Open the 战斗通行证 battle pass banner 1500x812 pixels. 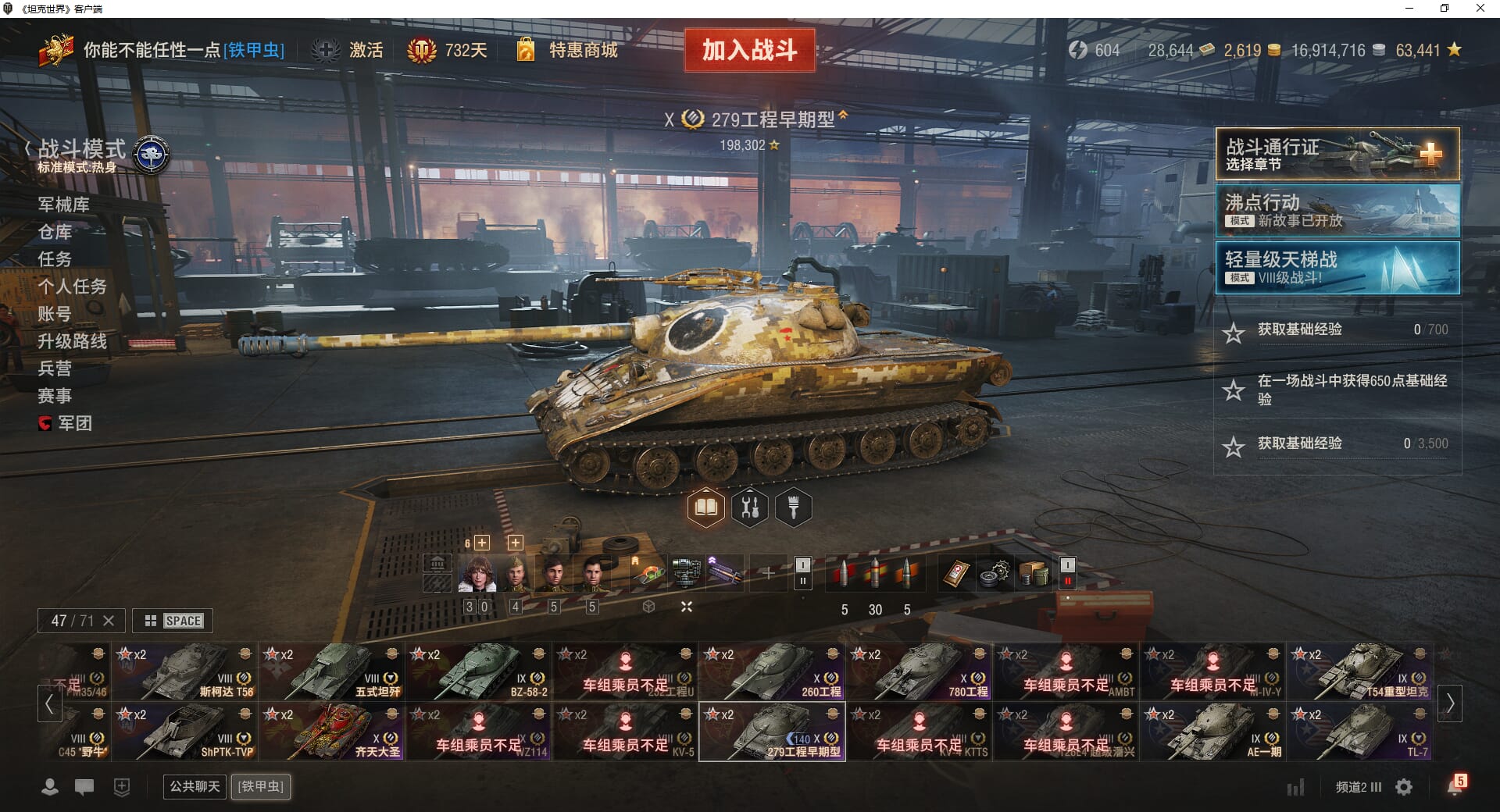click(x=1337, y=155)
